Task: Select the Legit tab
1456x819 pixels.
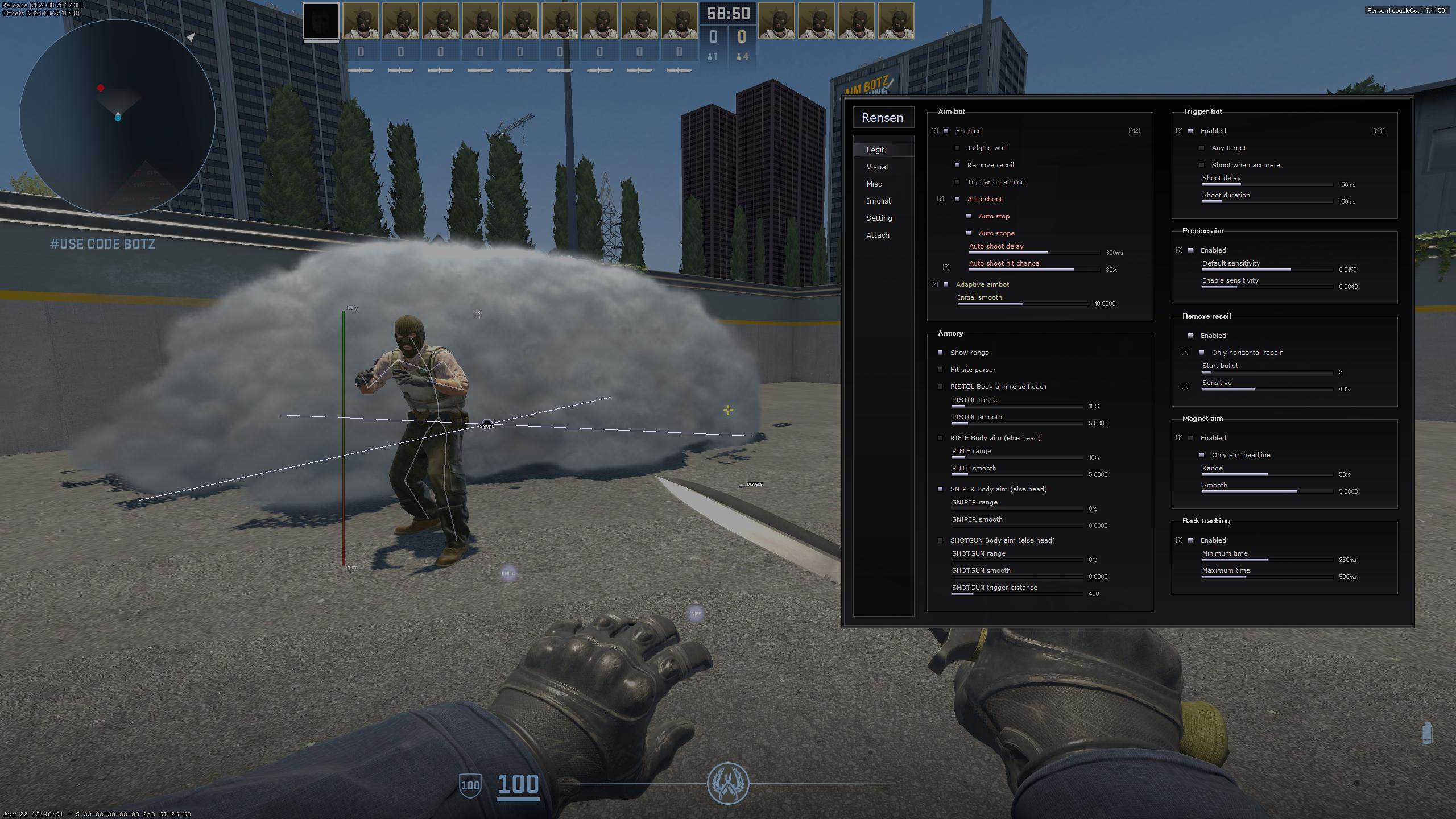Action: tap(875, 150)
